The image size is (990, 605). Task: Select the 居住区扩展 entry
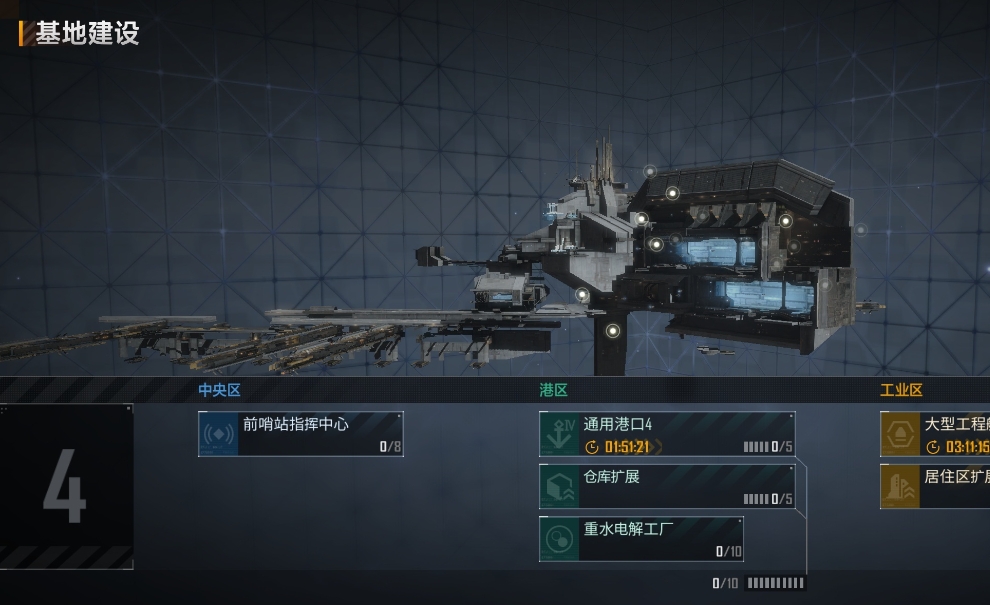click(935, 486)
